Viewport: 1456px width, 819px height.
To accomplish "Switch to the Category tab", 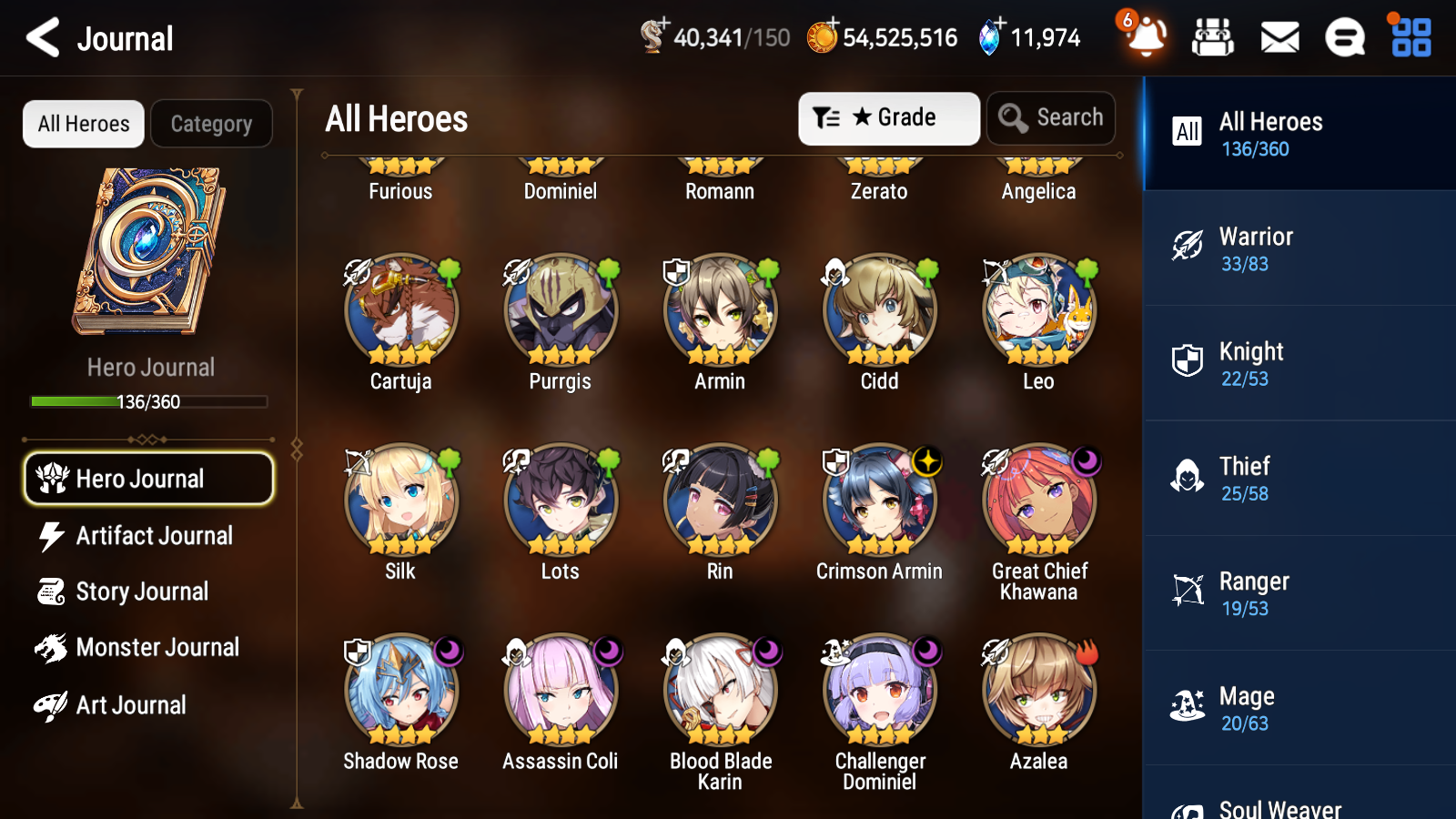I will 211,124.
